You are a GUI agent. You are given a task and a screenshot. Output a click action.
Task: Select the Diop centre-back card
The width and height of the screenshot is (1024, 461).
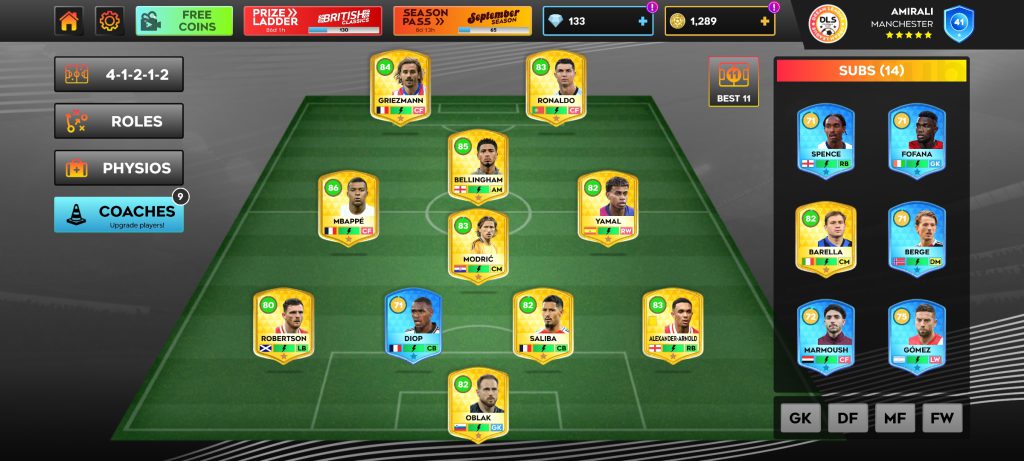(414, 326)
